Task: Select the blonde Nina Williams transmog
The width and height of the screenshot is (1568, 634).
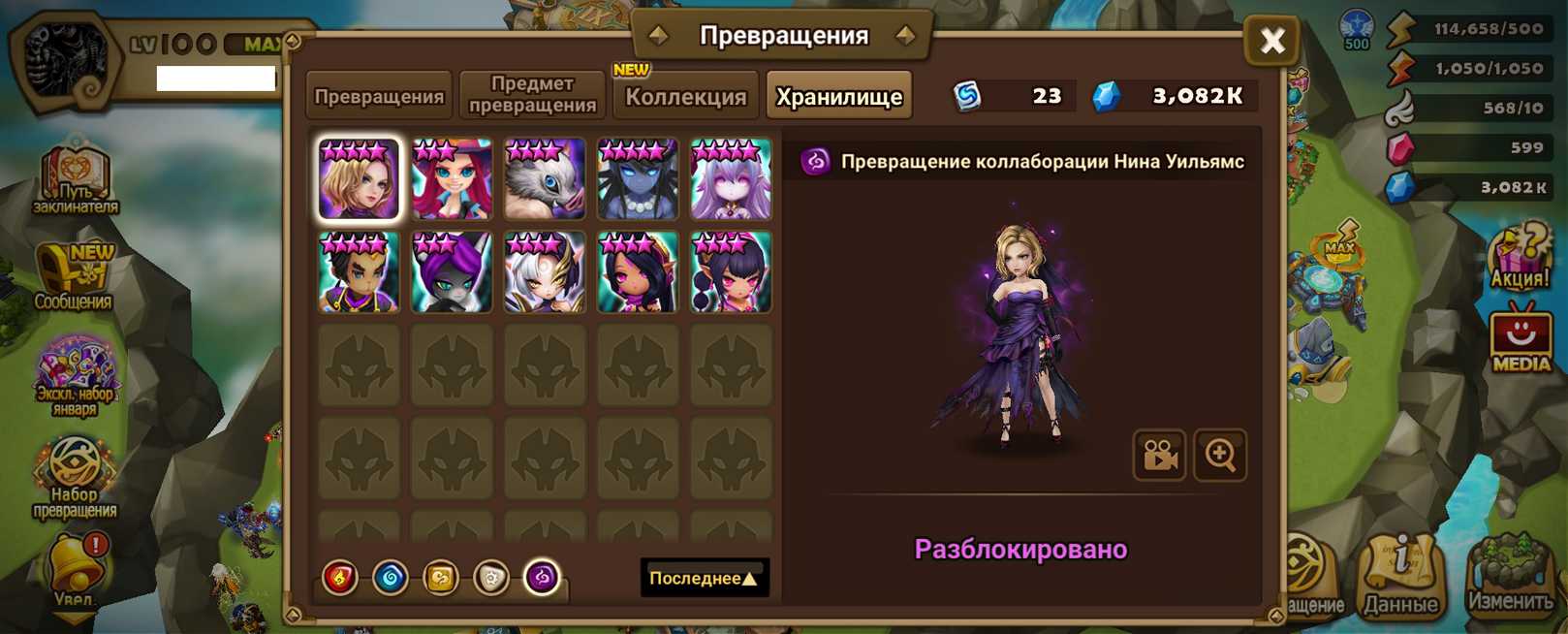Action: [359, 179]
